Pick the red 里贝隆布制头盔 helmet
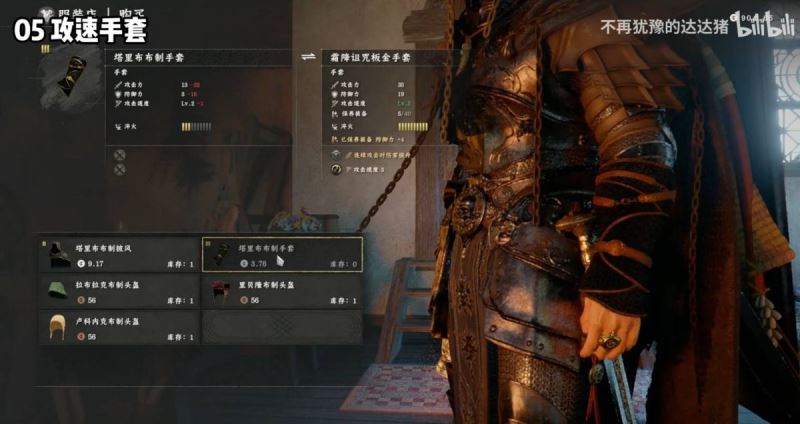Screen dimensions: 800x424 282,291
